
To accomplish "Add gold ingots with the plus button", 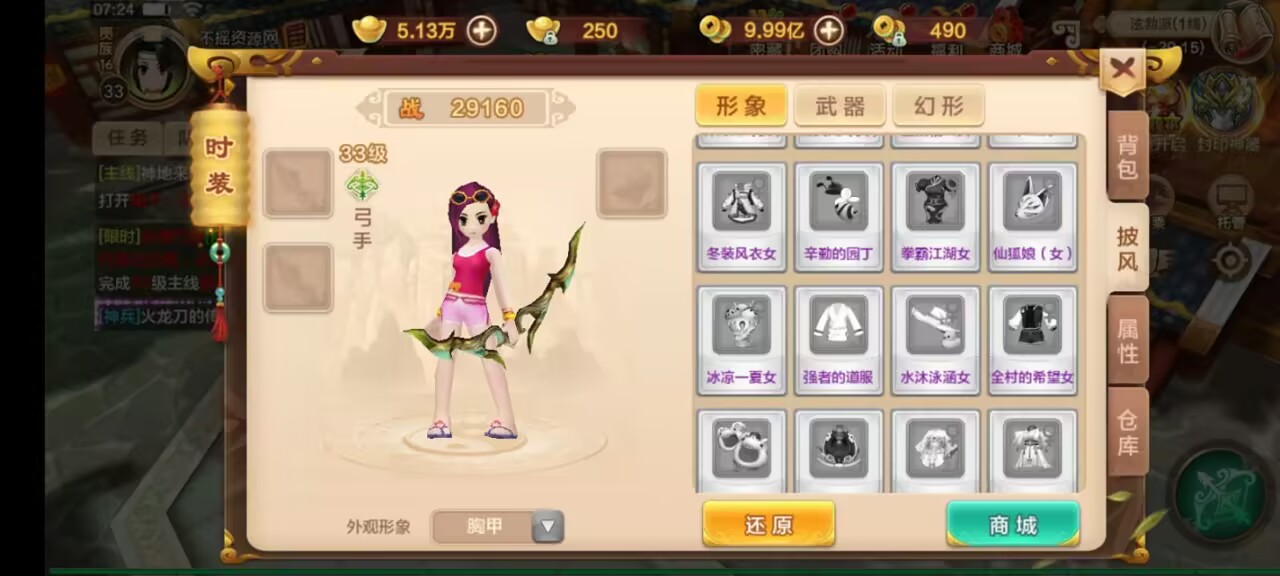I will click(482, 31).
